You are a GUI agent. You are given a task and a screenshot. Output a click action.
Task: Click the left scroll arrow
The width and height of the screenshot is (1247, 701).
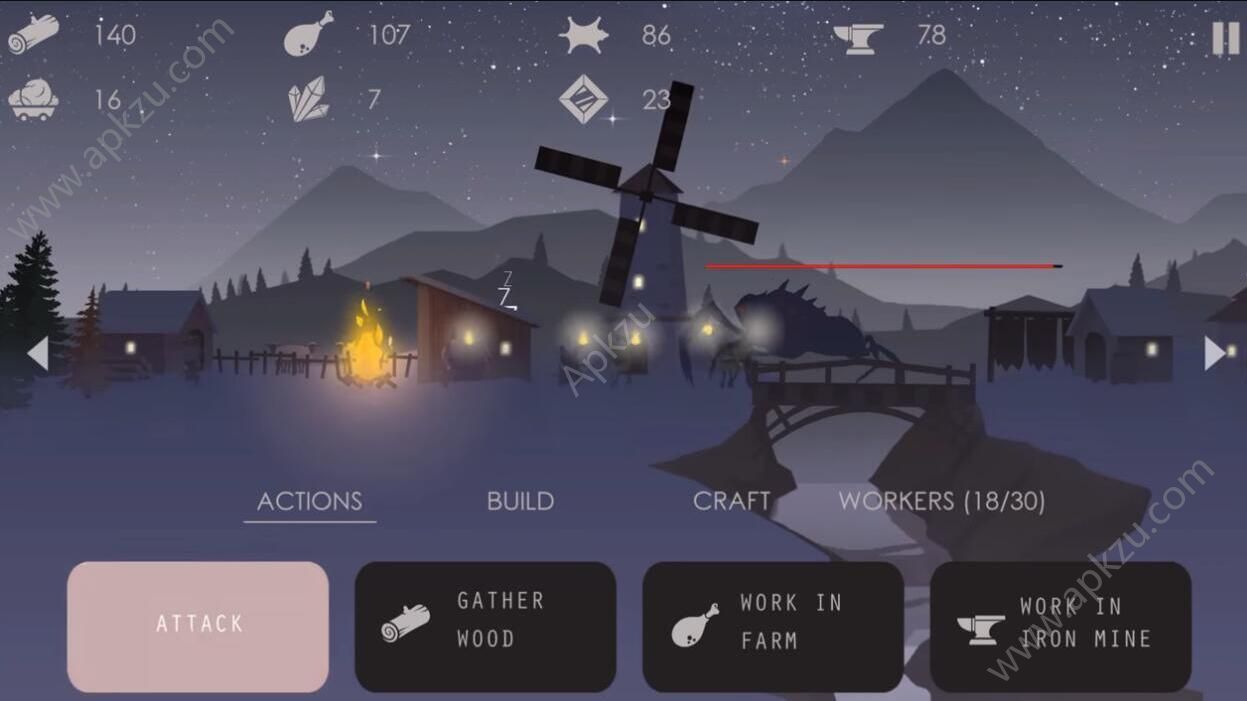point(38,353)
